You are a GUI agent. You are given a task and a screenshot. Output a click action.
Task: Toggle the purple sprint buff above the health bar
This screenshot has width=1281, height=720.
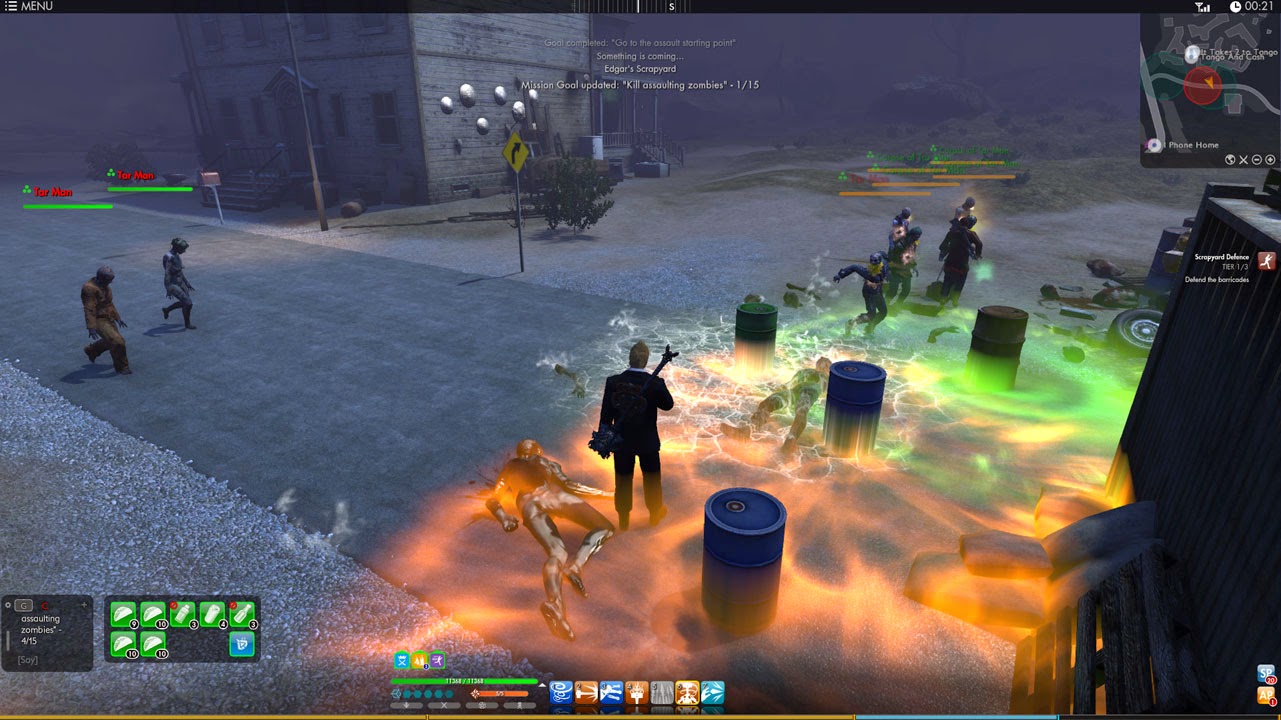coord(437,660)
